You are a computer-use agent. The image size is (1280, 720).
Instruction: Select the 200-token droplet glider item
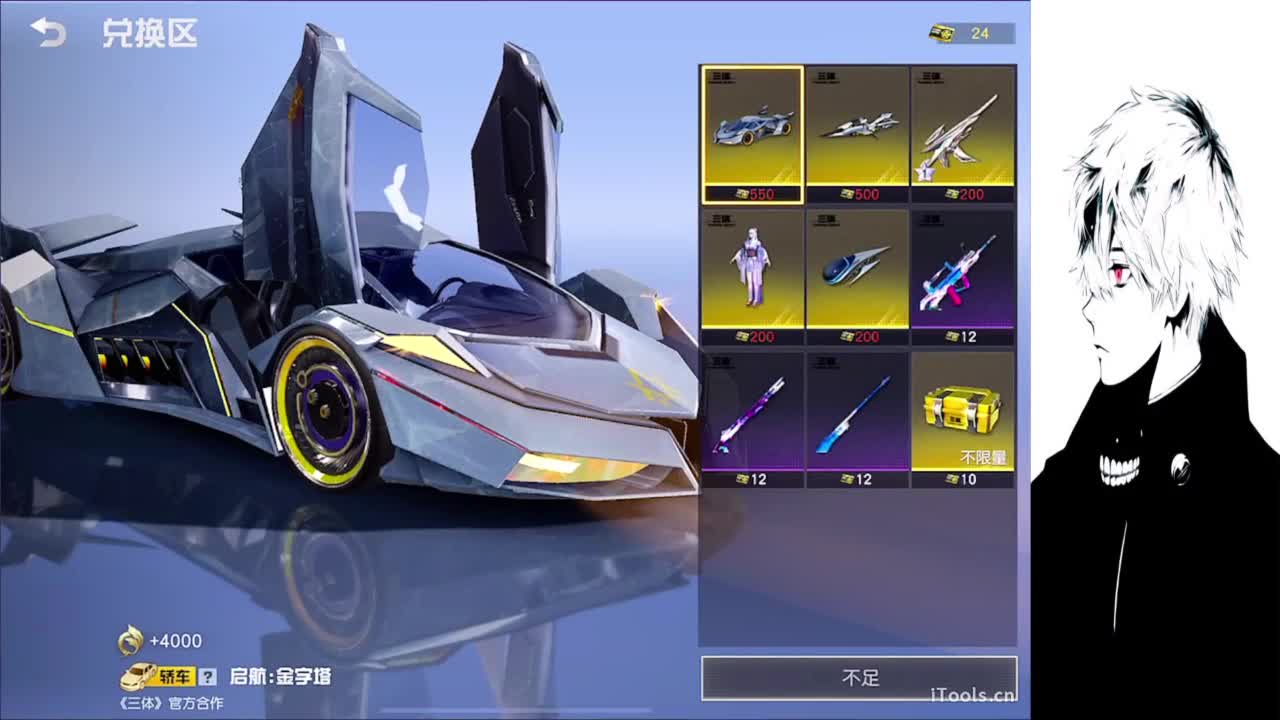coord(859,270)
